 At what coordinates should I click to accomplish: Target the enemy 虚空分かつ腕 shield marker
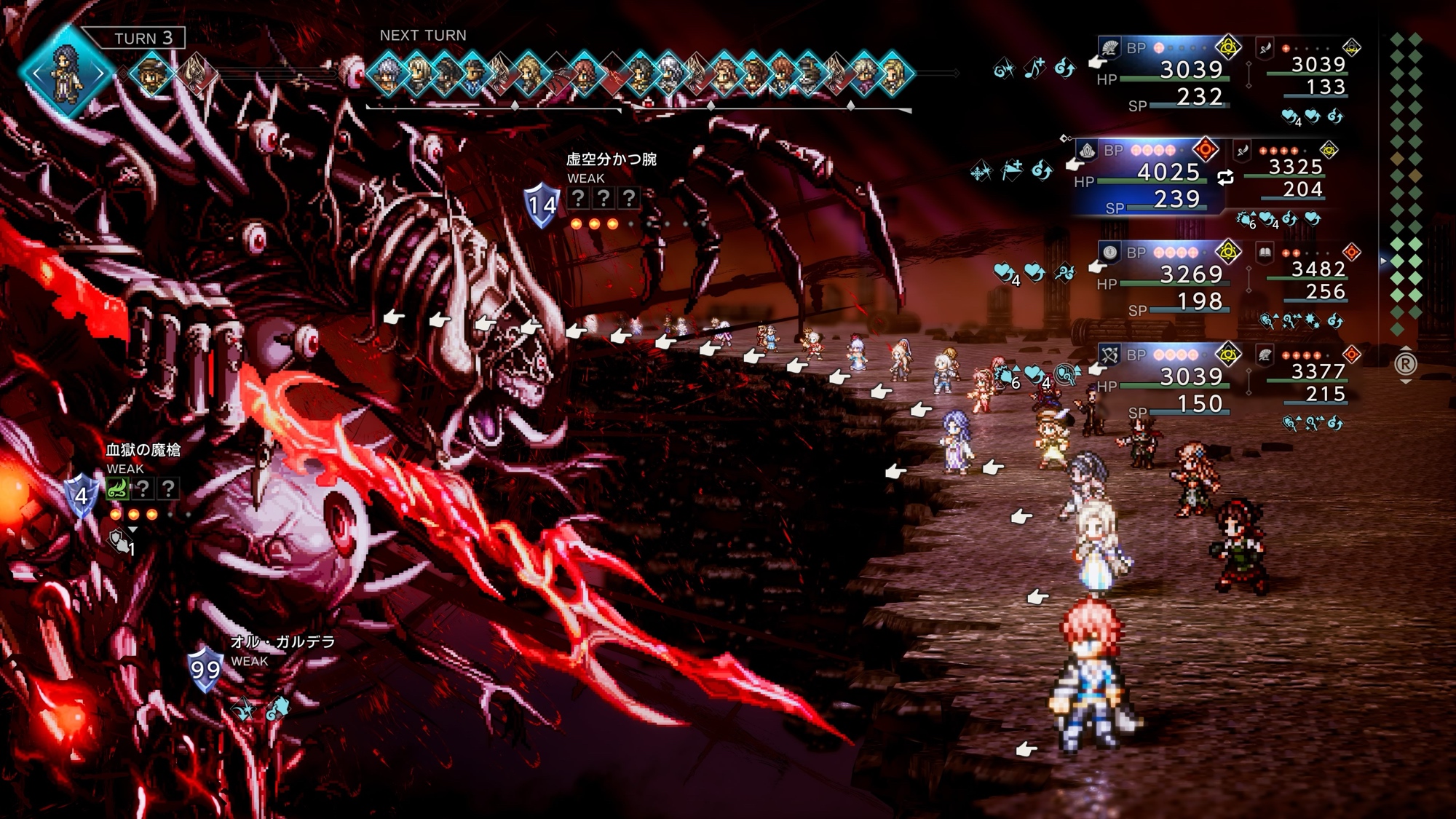click(542, 205)
